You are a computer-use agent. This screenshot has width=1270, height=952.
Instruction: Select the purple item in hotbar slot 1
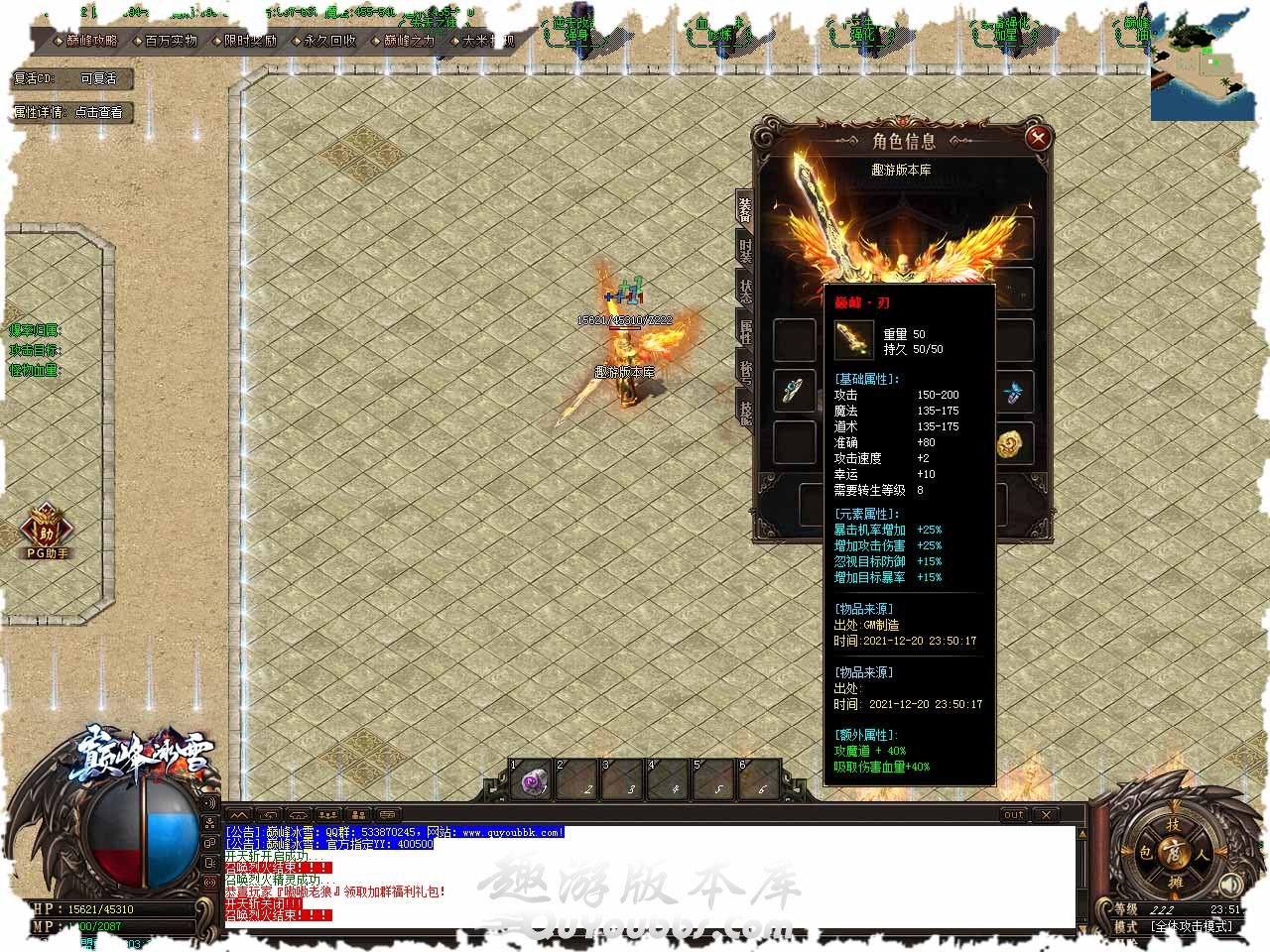[x=533, y=781]
